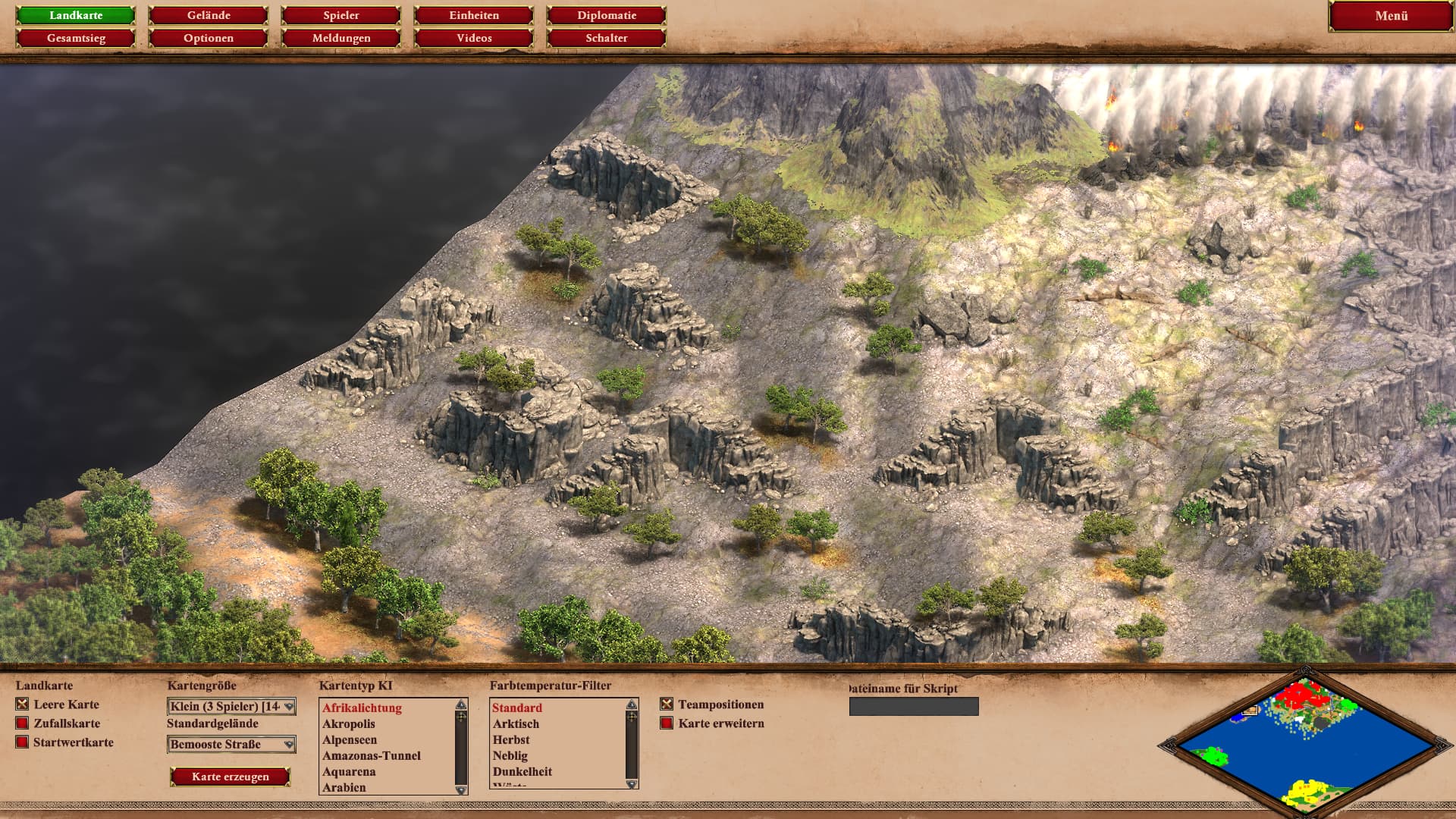This screenshot has height=819, width=1456.
Task: Click the script filename input field
Action: 914,707
